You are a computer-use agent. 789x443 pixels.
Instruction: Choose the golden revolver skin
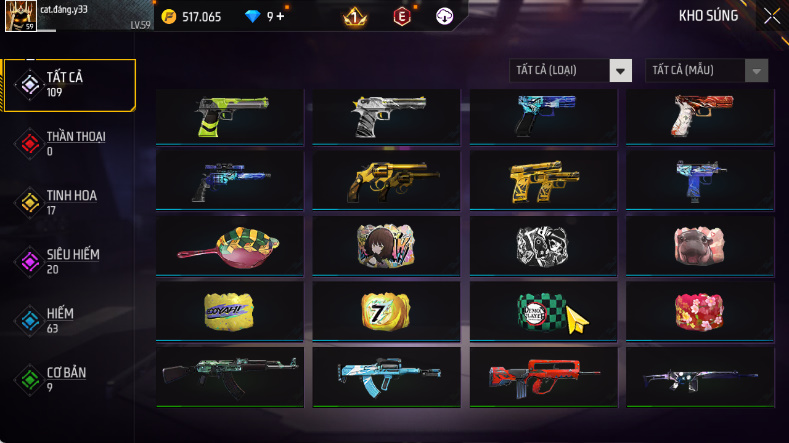pos(386,180)
